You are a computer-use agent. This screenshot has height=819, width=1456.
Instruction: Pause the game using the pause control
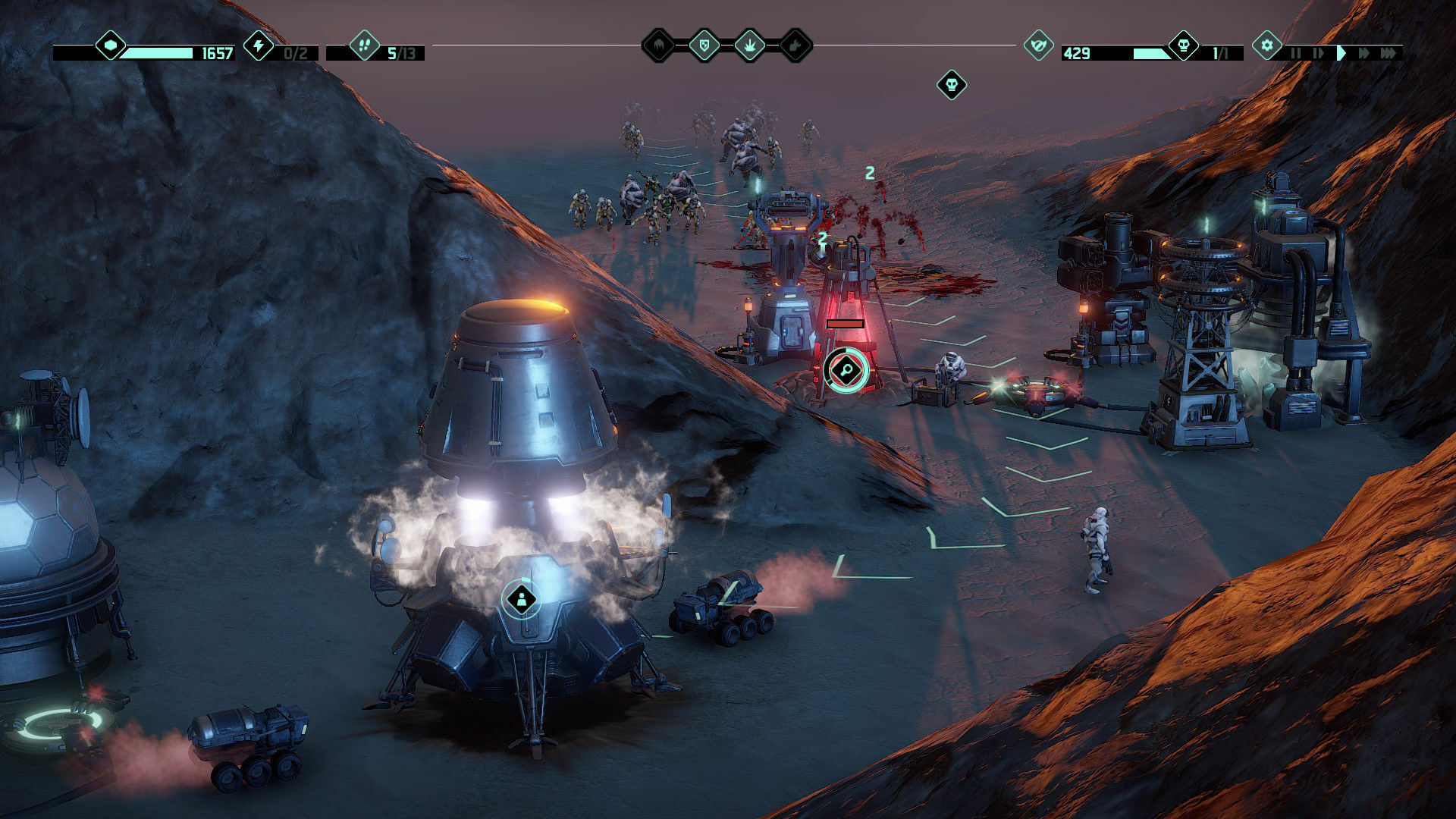[1297, 52]
